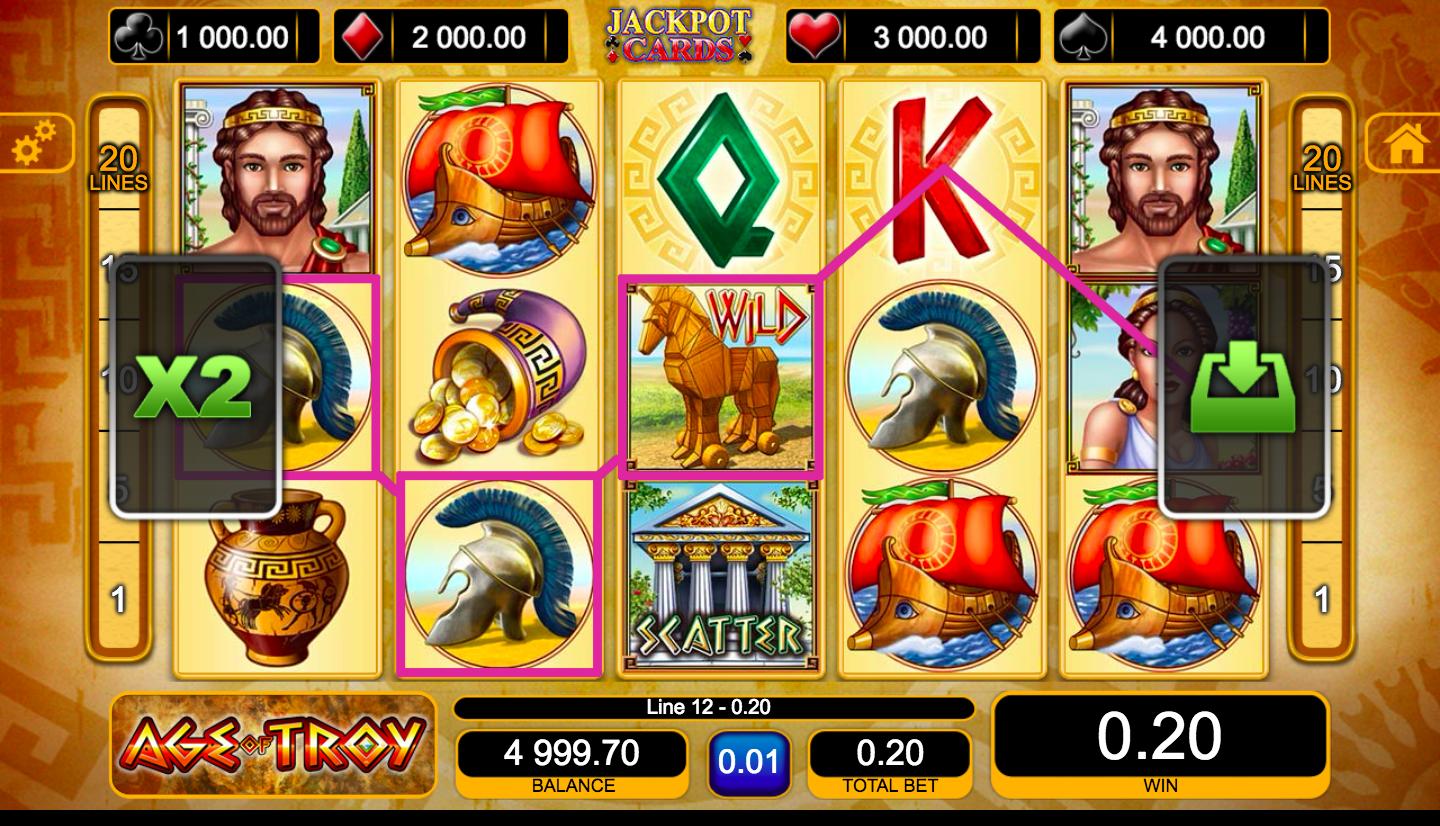Open the game settings gear icon
This screenshot has width=1440, height=826.
pyautogui.click(x=32, y=142)
